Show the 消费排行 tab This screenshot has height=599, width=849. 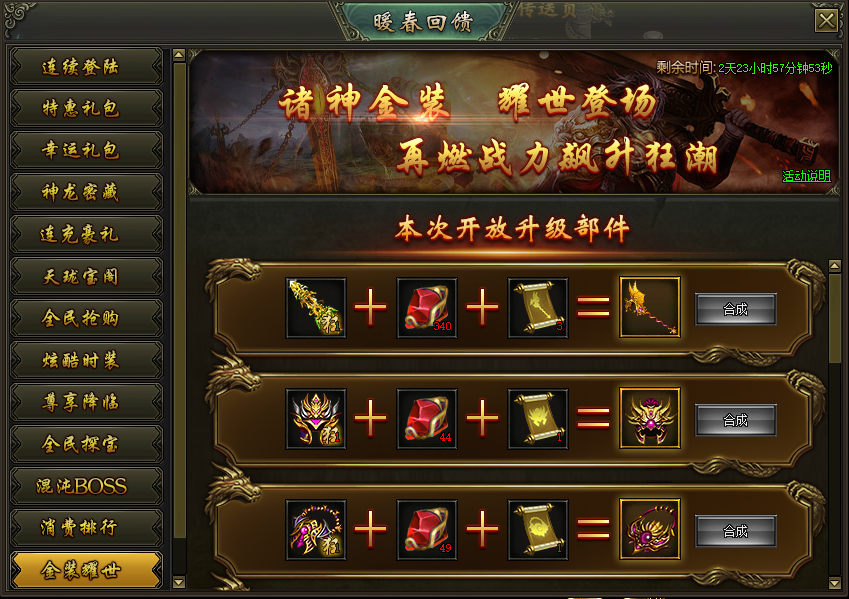pos(85,528)
